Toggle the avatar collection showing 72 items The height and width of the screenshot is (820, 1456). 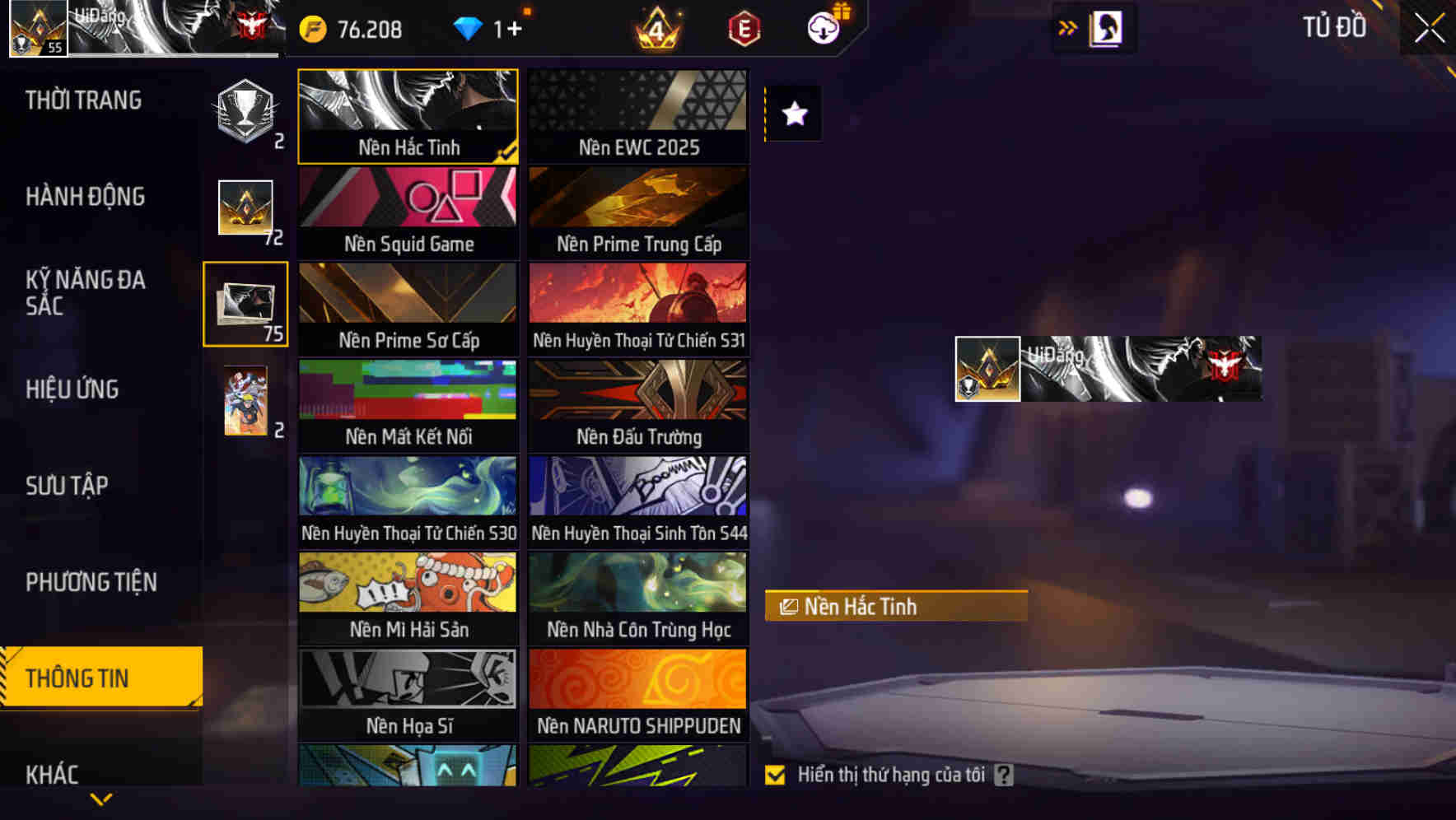[245, 206]
